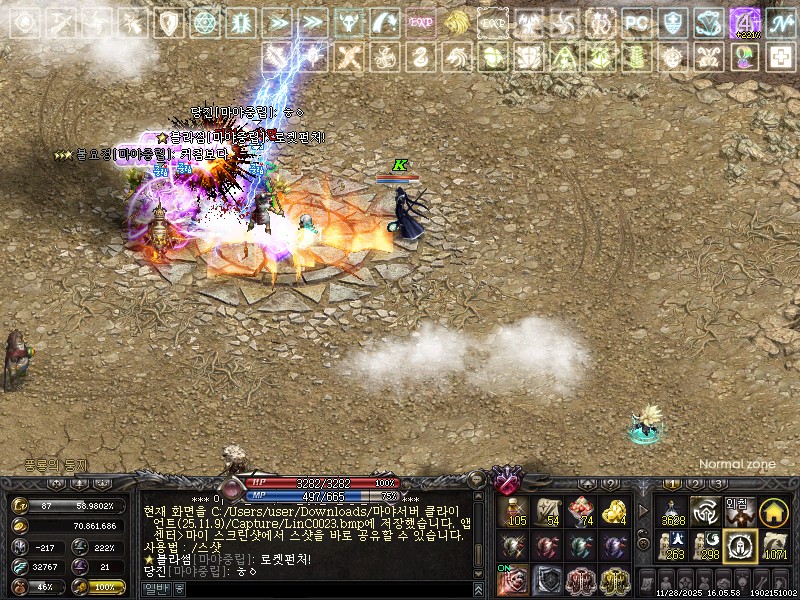Activate the yellow house return icon
This screenshot has width=800, height=600.
pyautogui.click(x=771, y=512)
